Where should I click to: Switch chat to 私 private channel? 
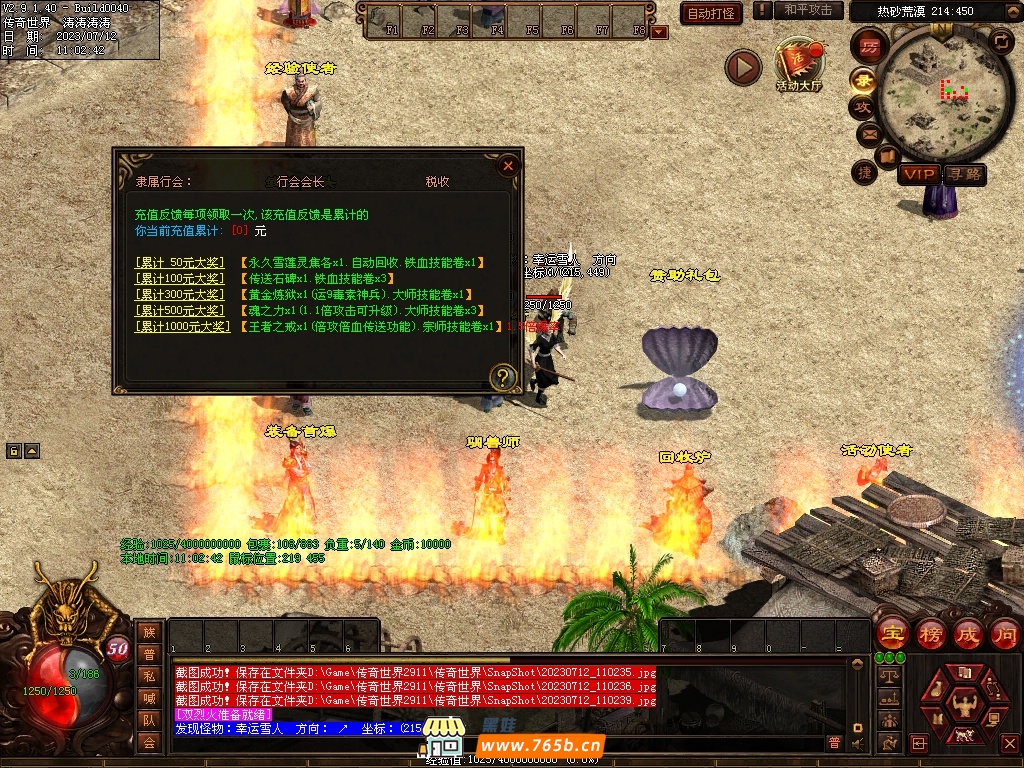pyautogui.click(x=149, y=676)
